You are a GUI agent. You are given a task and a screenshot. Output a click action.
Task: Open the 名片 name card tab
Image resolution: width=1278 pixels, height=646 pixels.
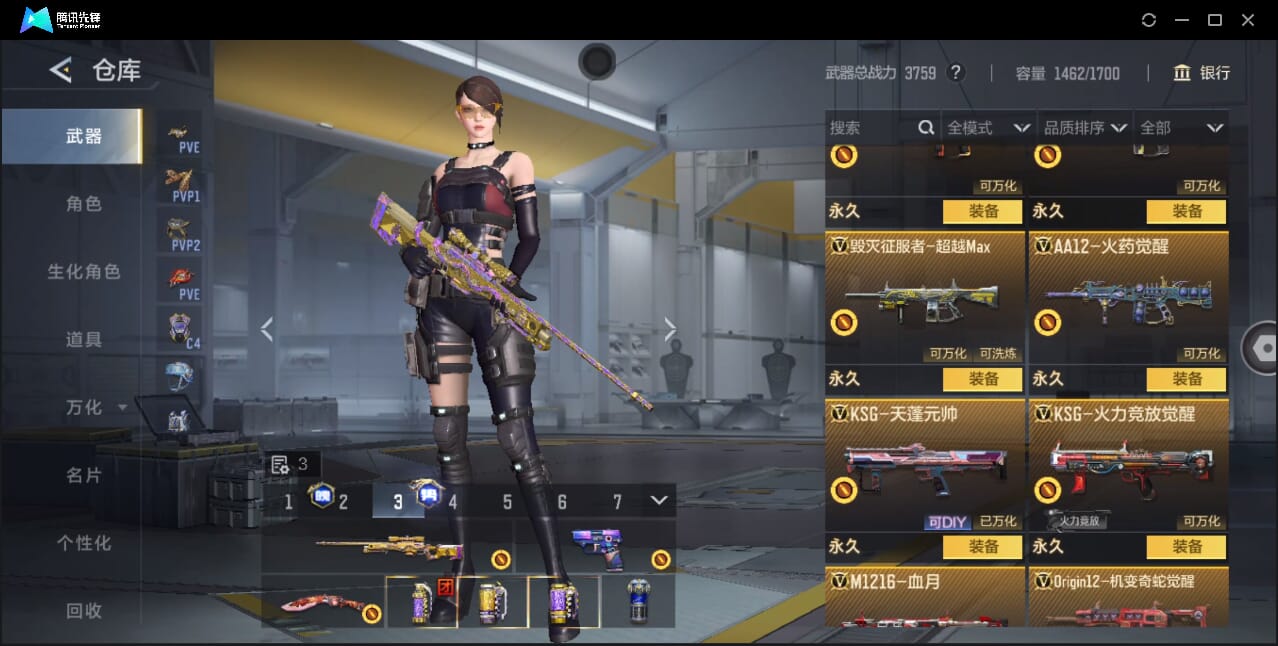point(84,476)
